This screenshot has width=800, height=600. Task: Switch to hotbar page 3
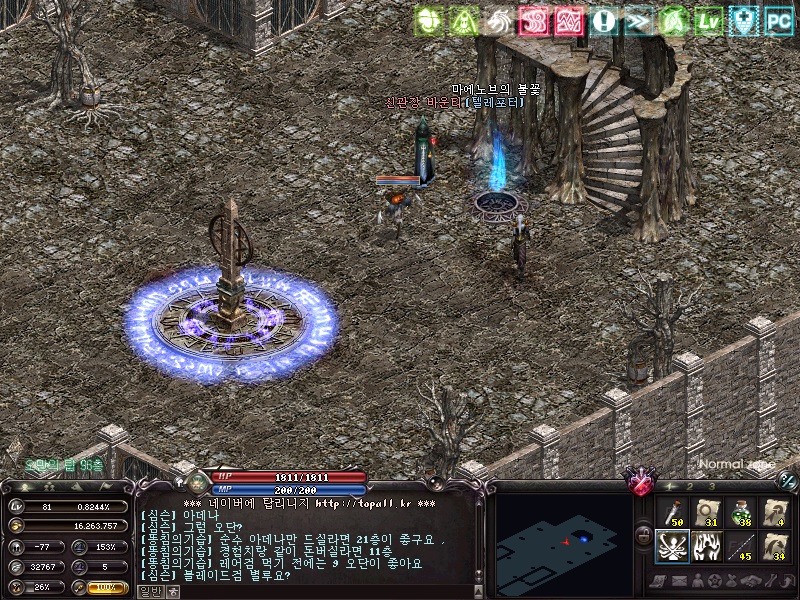click(x=711, y=486)
